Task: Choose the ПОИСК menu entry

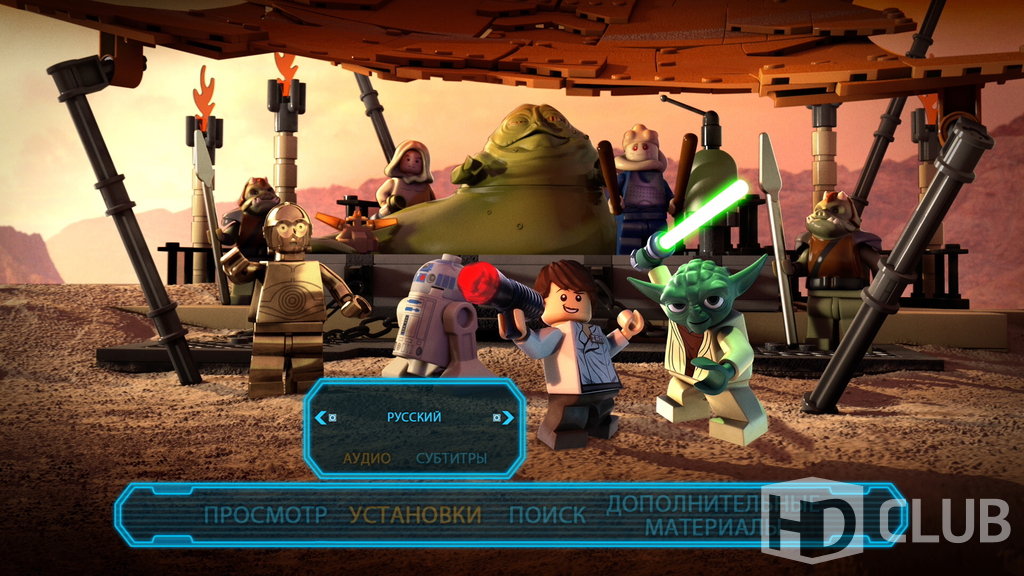Action: [x=547, y=515]
